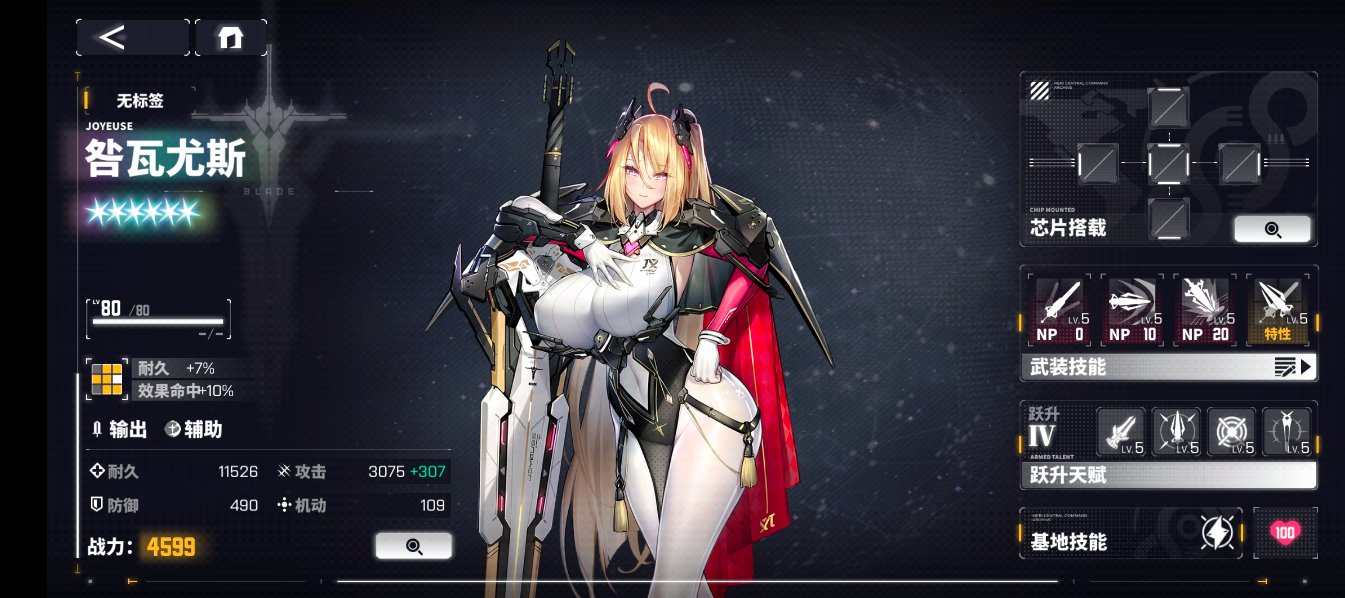Go back using the arrow button
The height and width of the screenshot is (598, 1345).
click(132, 38)
